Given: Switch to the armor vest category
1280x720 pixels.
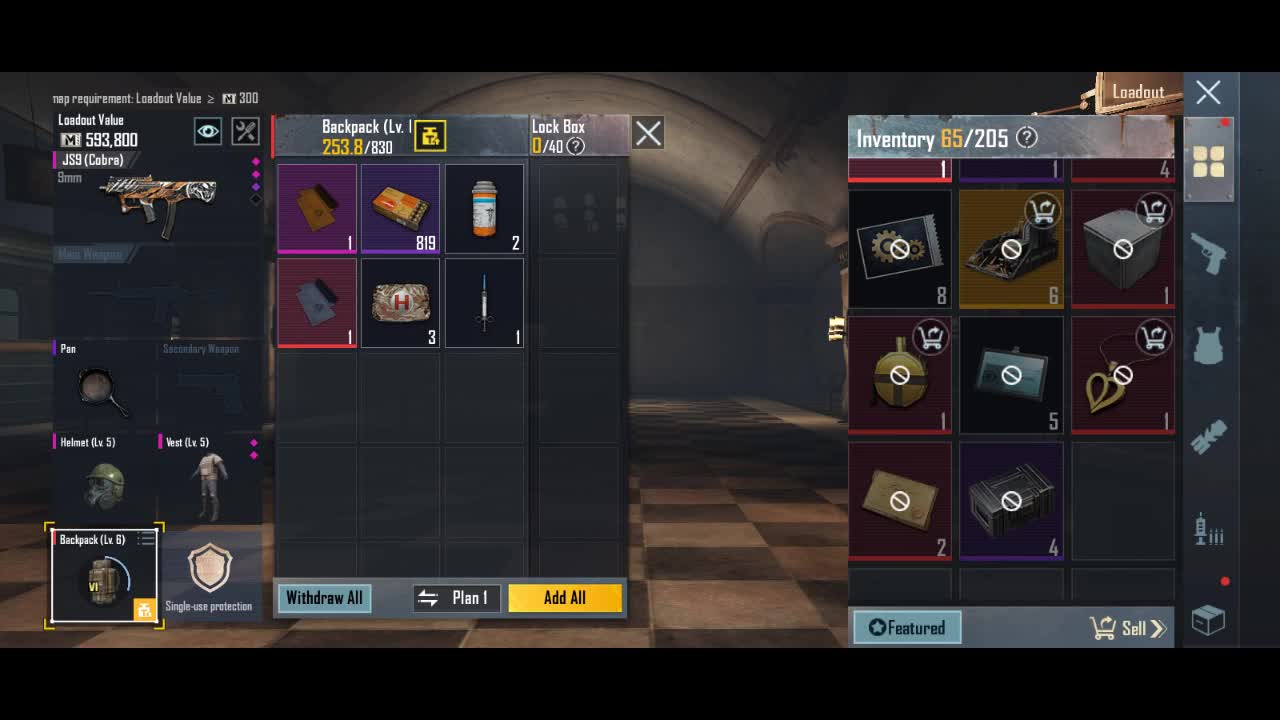Looking at the screenshot, I should tap(1208, 345).
